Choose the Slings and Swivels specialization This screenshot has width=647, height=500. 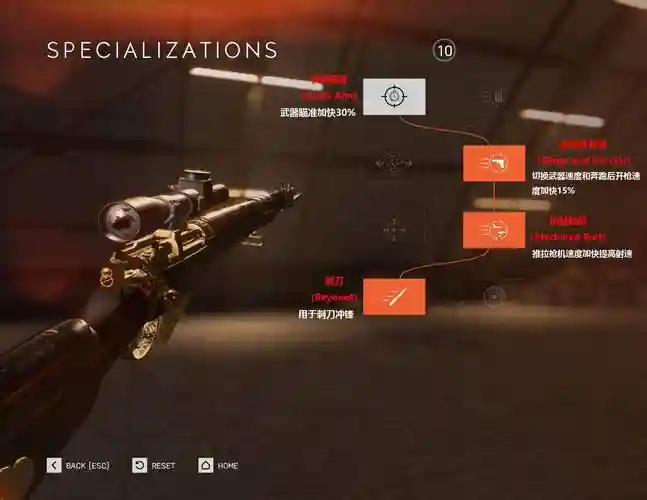tap(493, 162)
